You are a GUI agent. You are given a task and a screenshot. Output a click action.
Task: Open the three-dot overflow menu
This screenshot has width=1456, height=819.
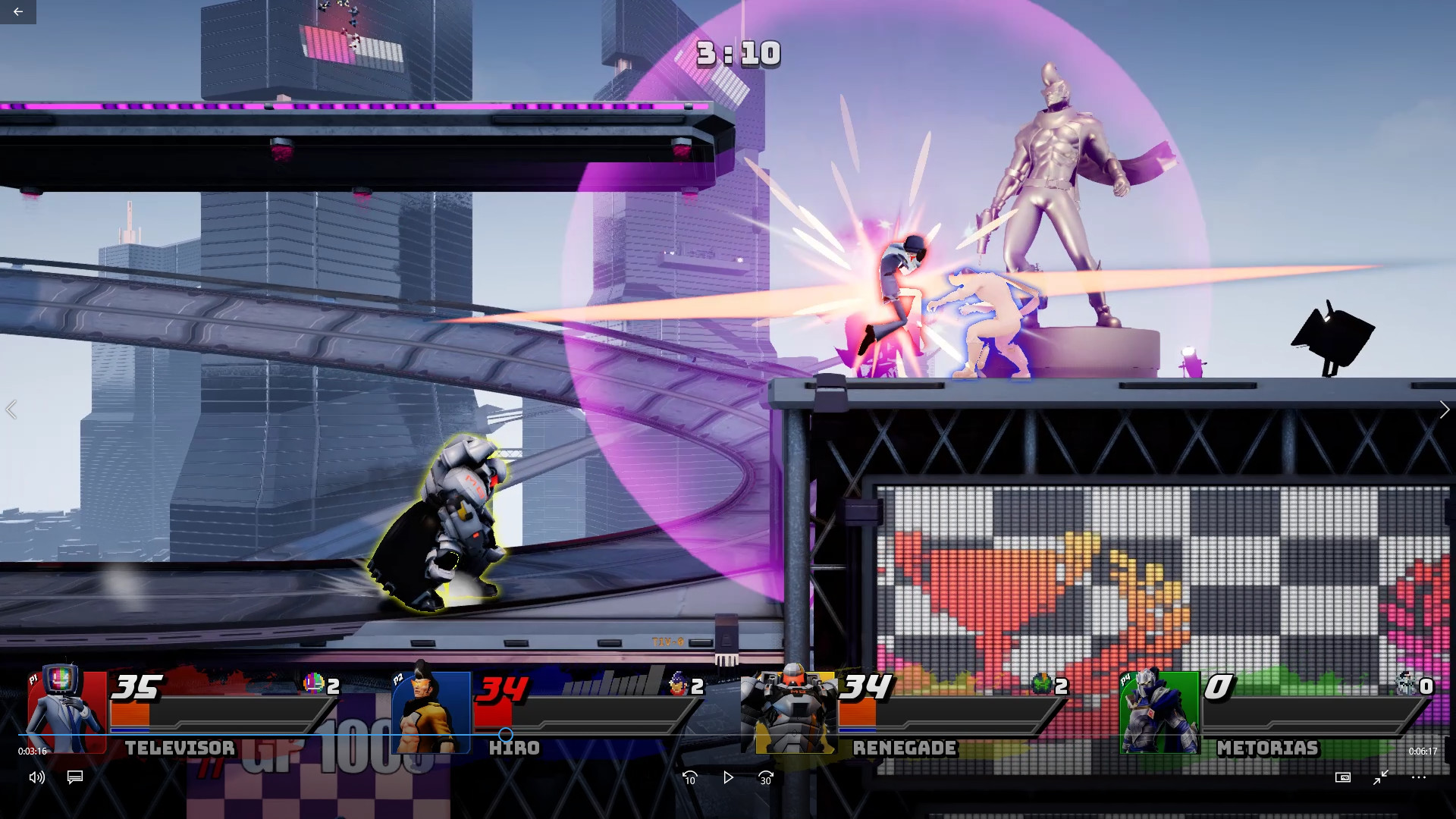(x=1420, y=778)
